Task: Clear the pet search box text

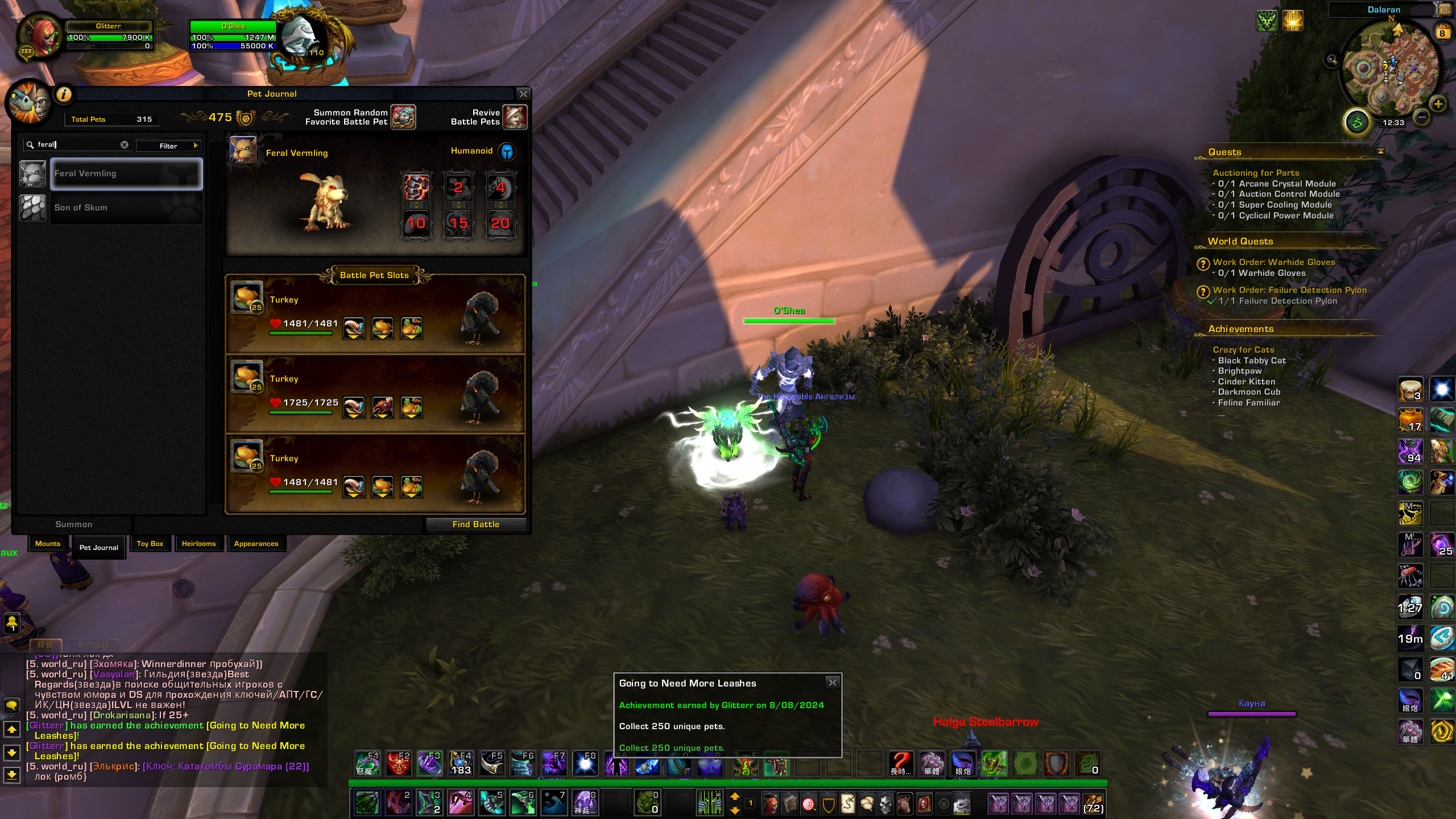Action: point(125,144)
